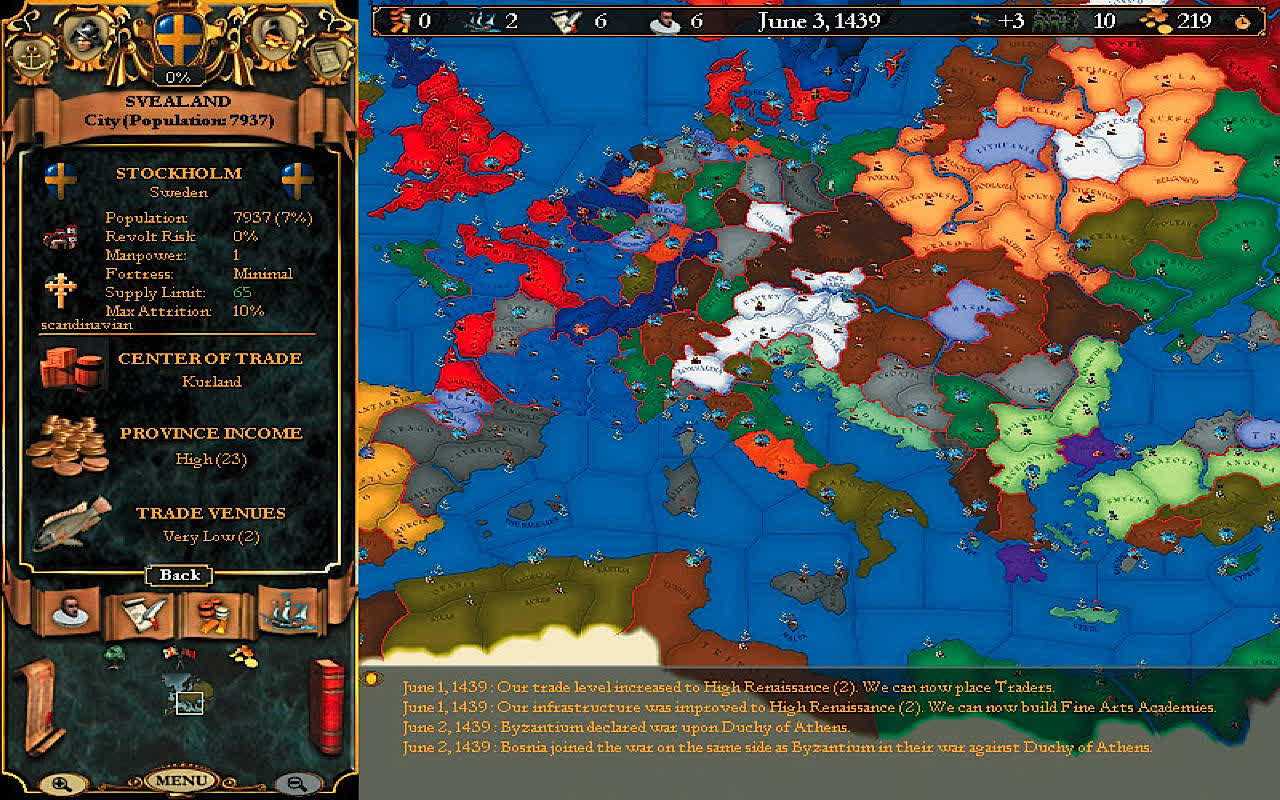Viewport: 1280px width, 800px height.
Task: Open the document shield at top right
Action: tap(326, 58)
